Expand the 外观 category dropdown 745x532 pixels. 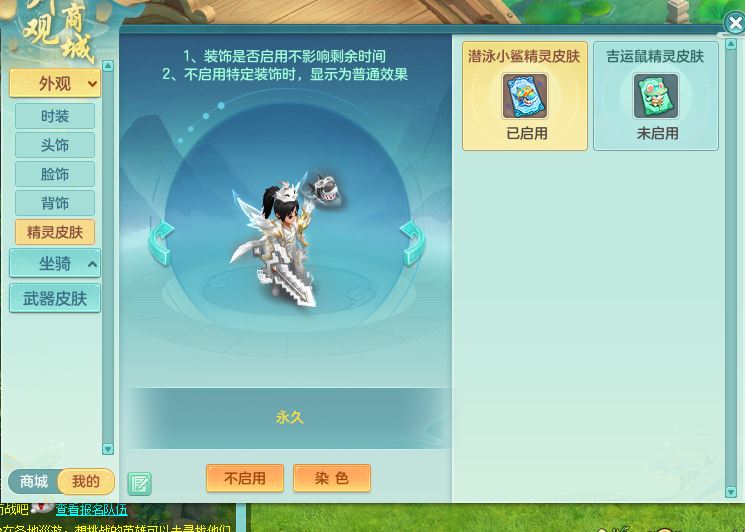click(55, 83)
